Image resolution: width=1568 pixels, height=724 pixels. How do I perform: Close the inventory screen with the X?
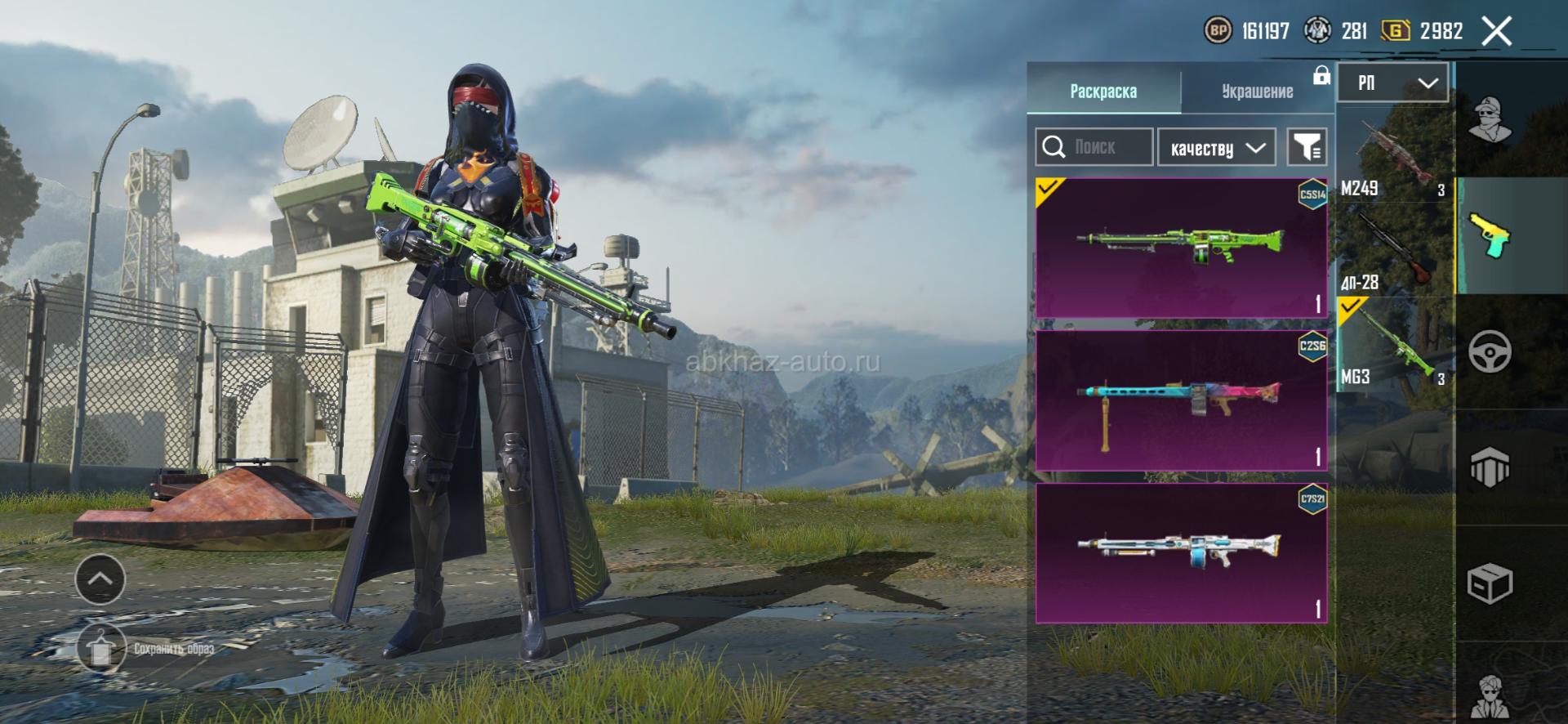point(1496,32)
